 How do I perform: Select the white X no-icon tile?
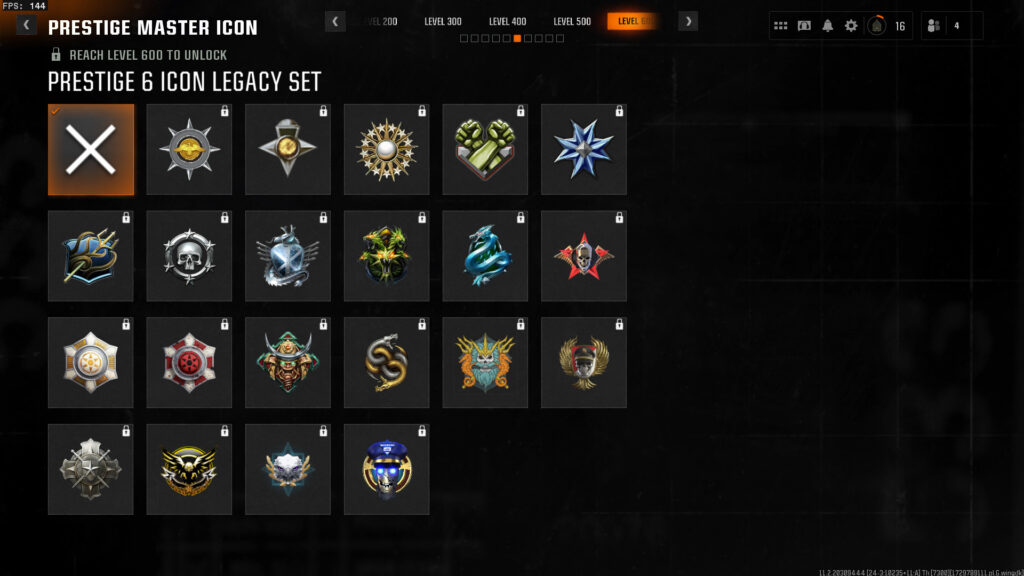91,150
